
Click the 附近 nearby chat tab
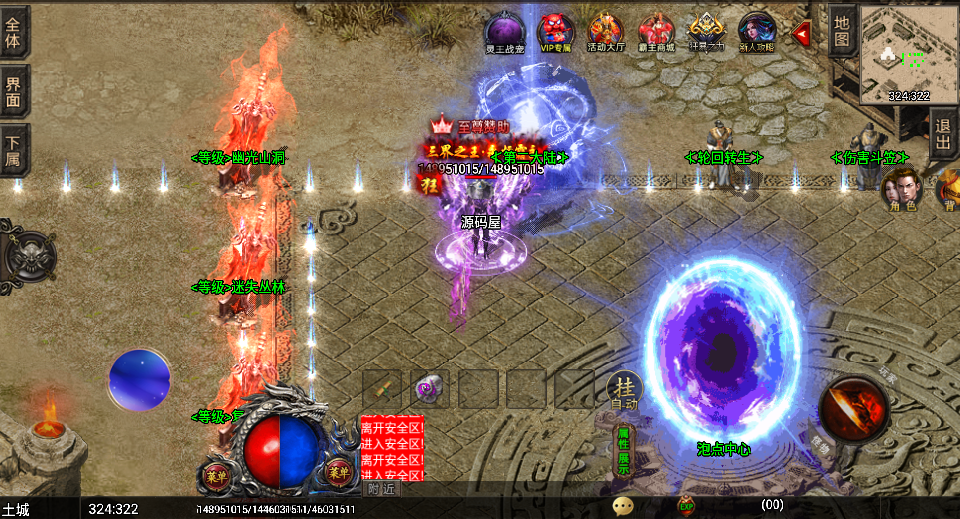pos(382,489)
